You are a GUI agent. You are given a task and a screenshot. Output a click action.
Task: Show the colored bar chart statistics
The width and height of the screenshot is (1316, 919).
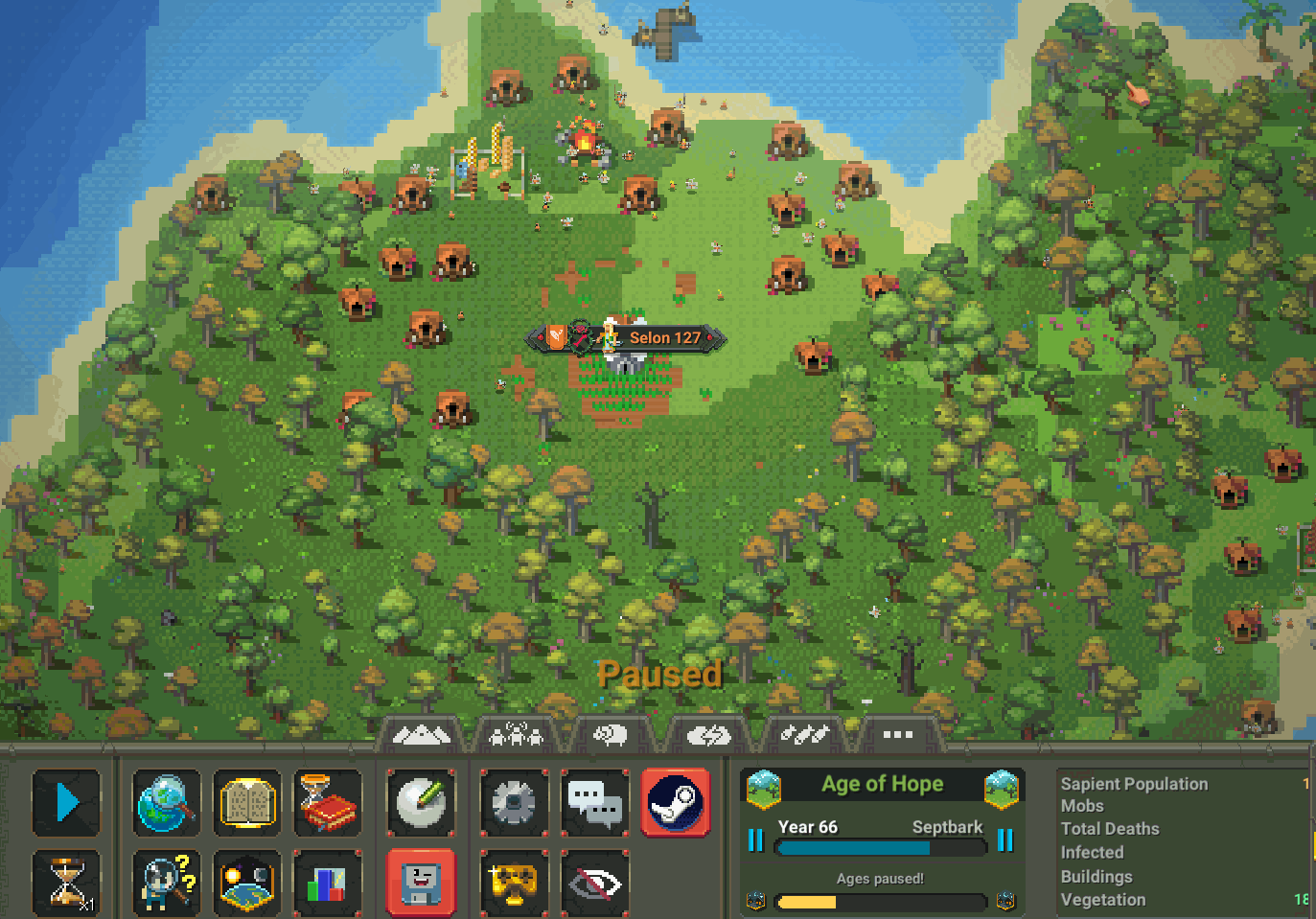[328, 883]
